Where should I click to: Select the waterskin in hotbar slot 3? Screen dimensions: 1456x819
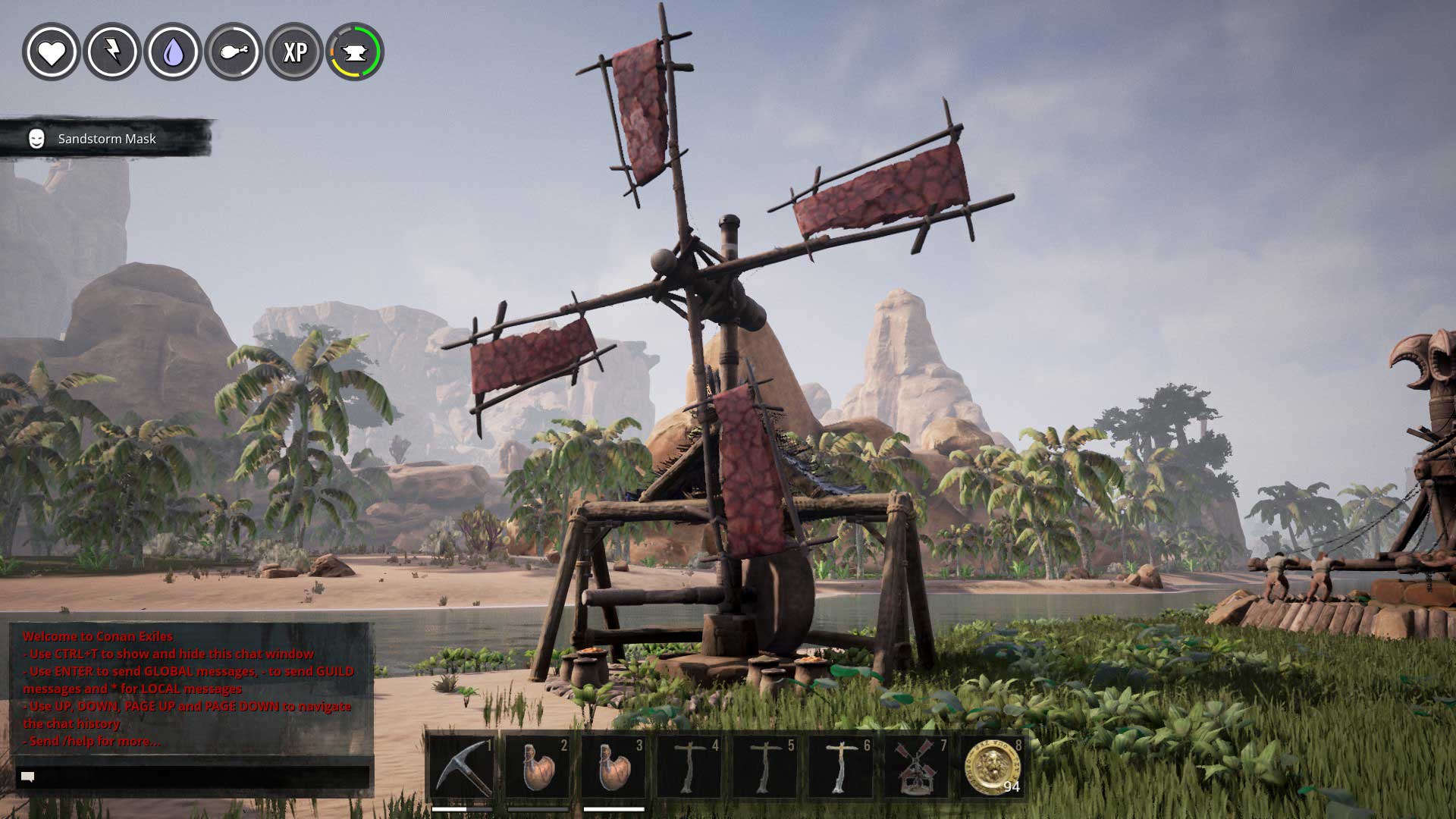tap(613, 767)
